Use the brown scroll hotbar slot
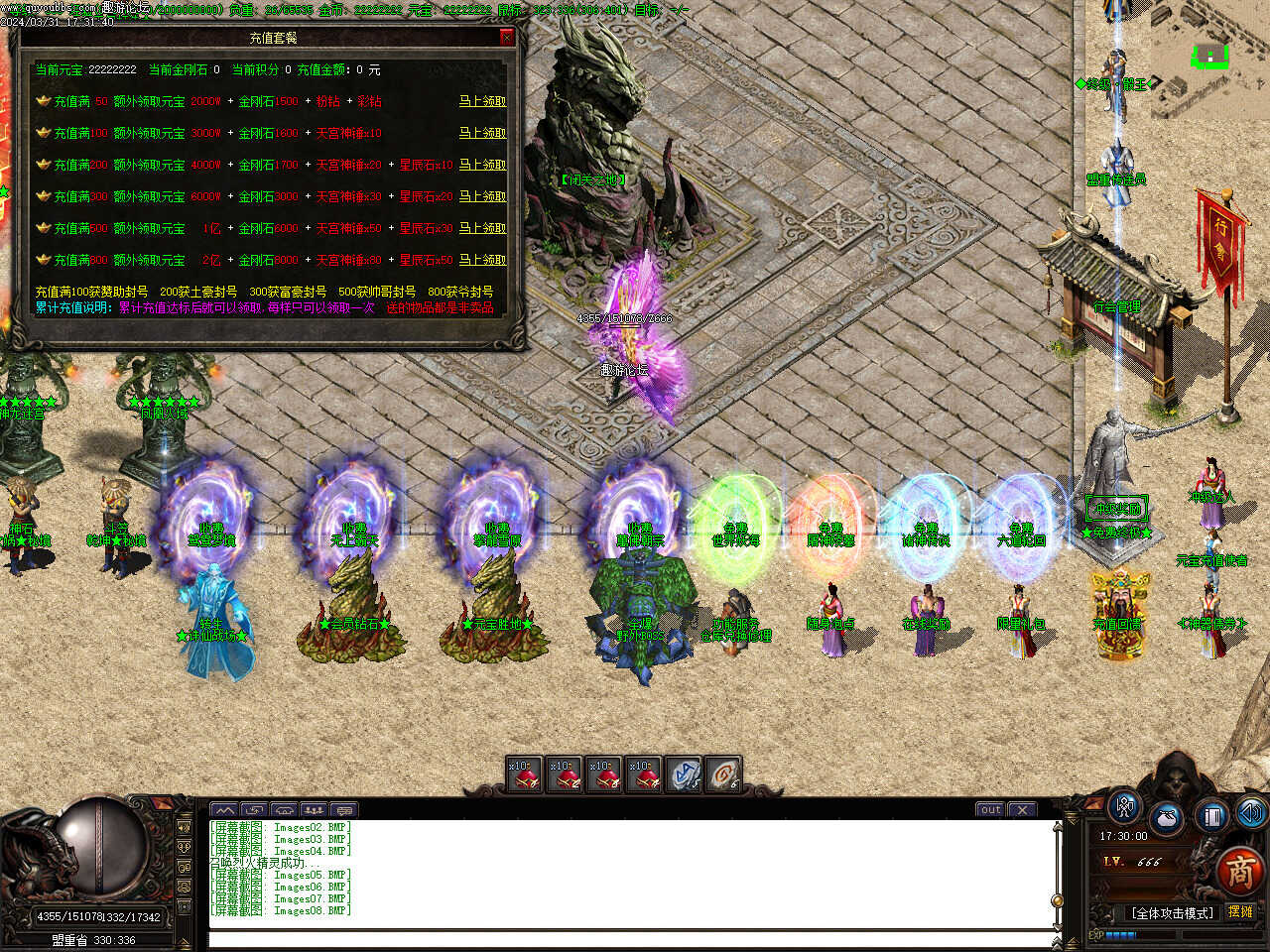Image resolution: width=1270 pixels, height=952 pixels. pos(724,774)
